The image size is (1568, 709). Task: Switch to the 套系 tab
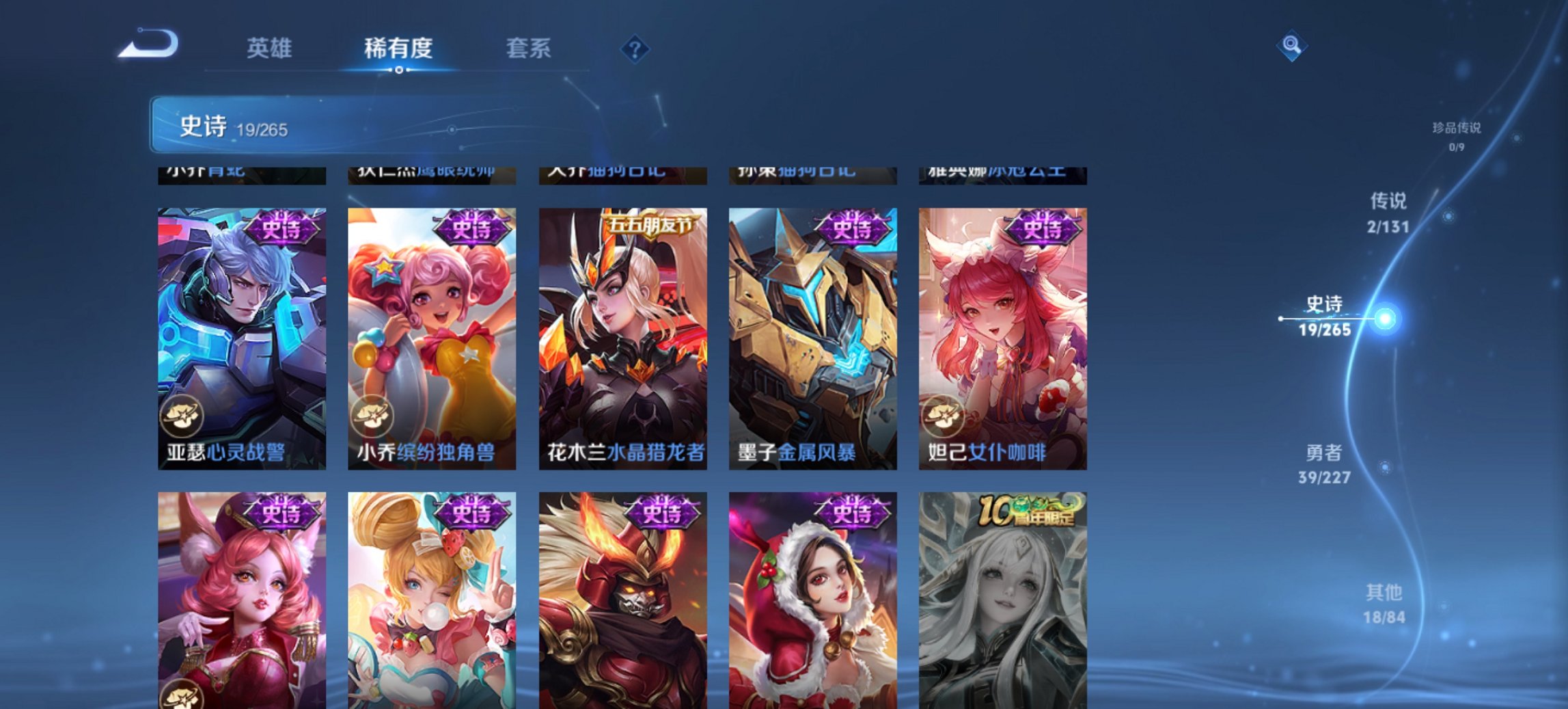pyautogui.click(x=527, y=48)
